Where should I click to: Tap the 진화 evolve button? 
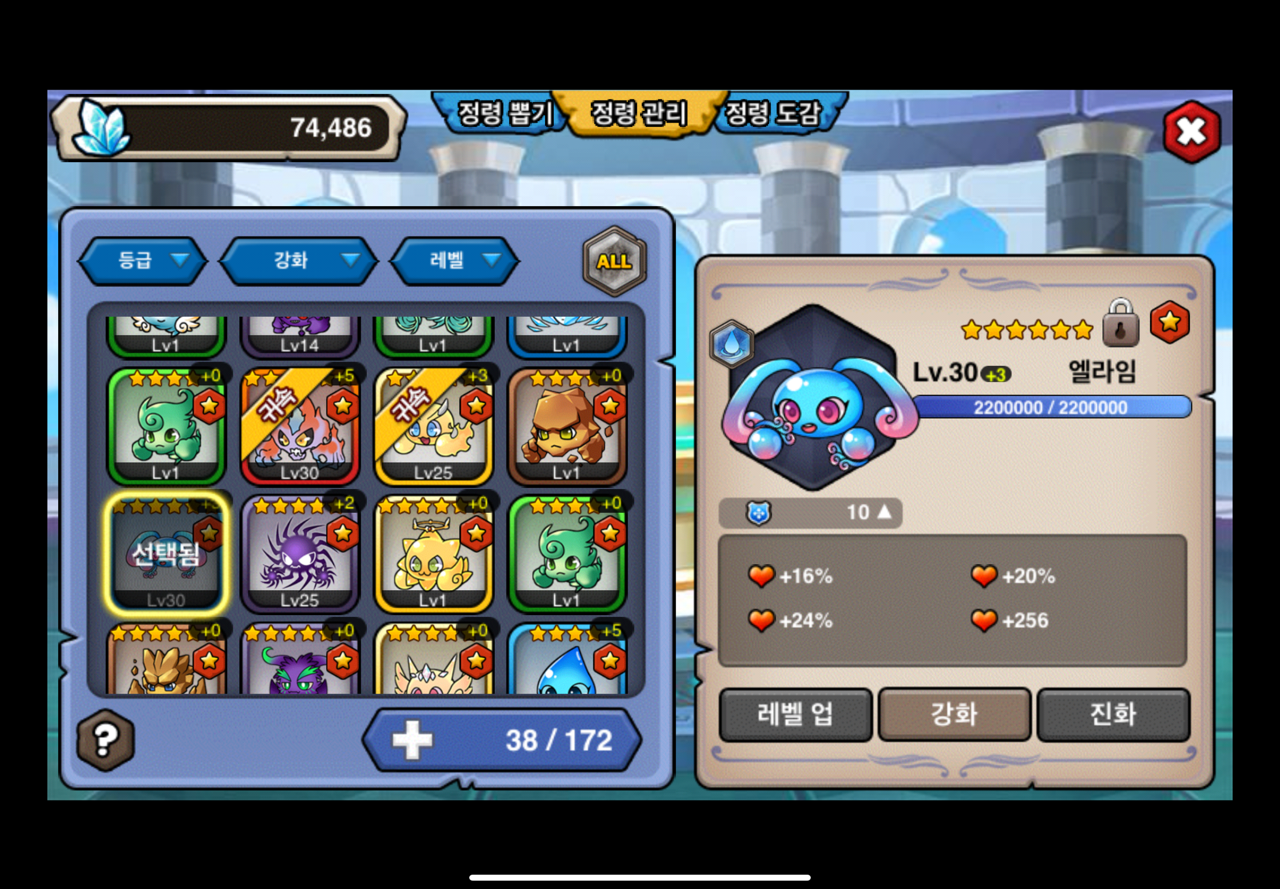(x=1113, y=715)
